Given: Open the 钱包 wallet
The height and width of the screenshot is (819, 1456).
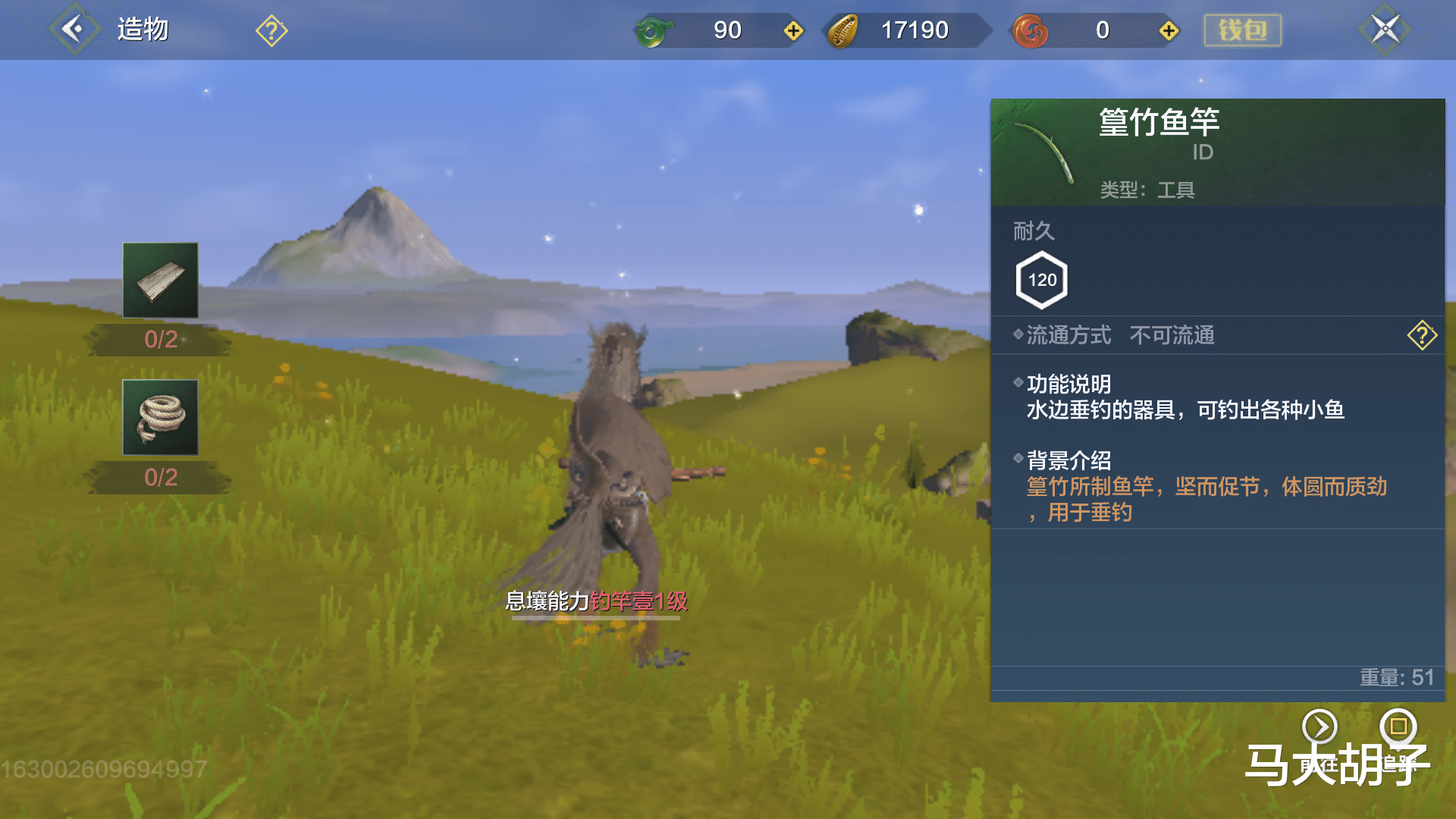Looking at the screenshot, I should tap(1242, 29).
